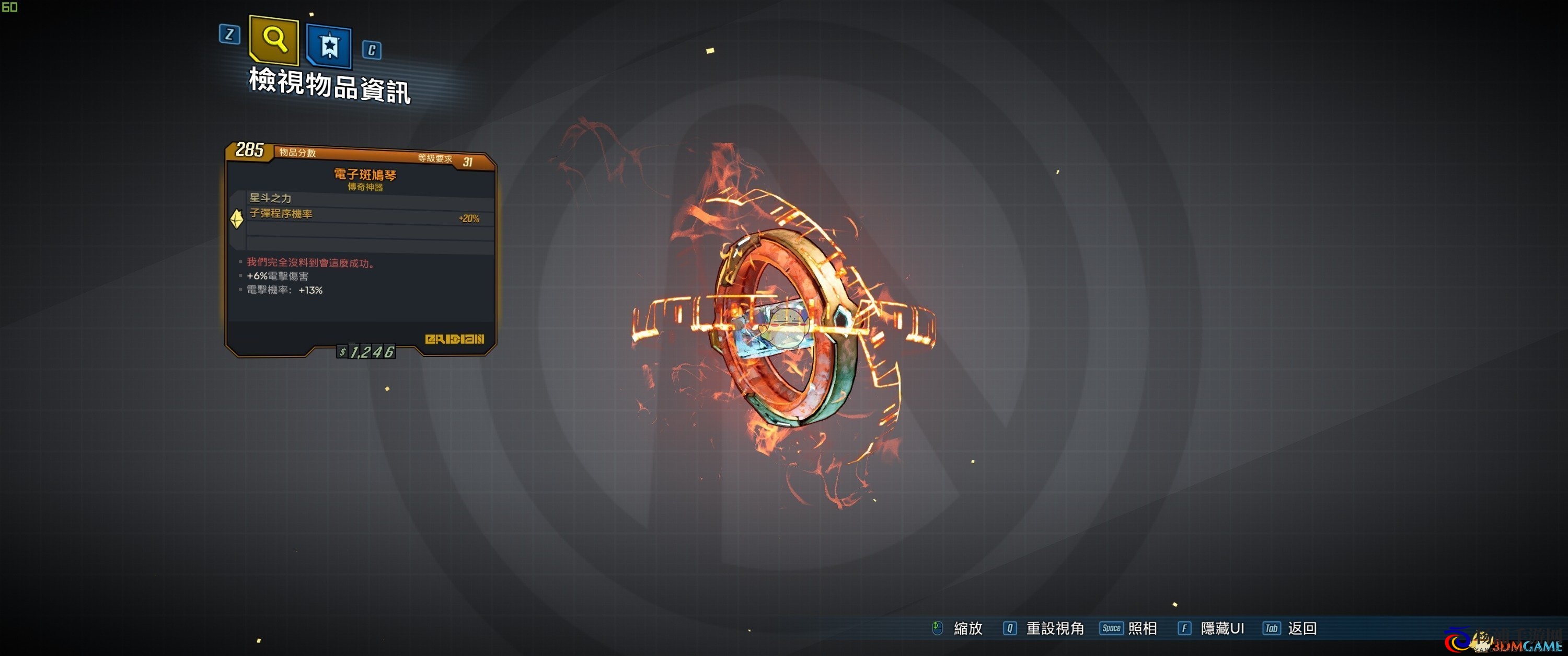This screenshot has width=1568, height=656.
Task: Hide the interface with 隱藏UI
Action: [x=1221, y=628]
